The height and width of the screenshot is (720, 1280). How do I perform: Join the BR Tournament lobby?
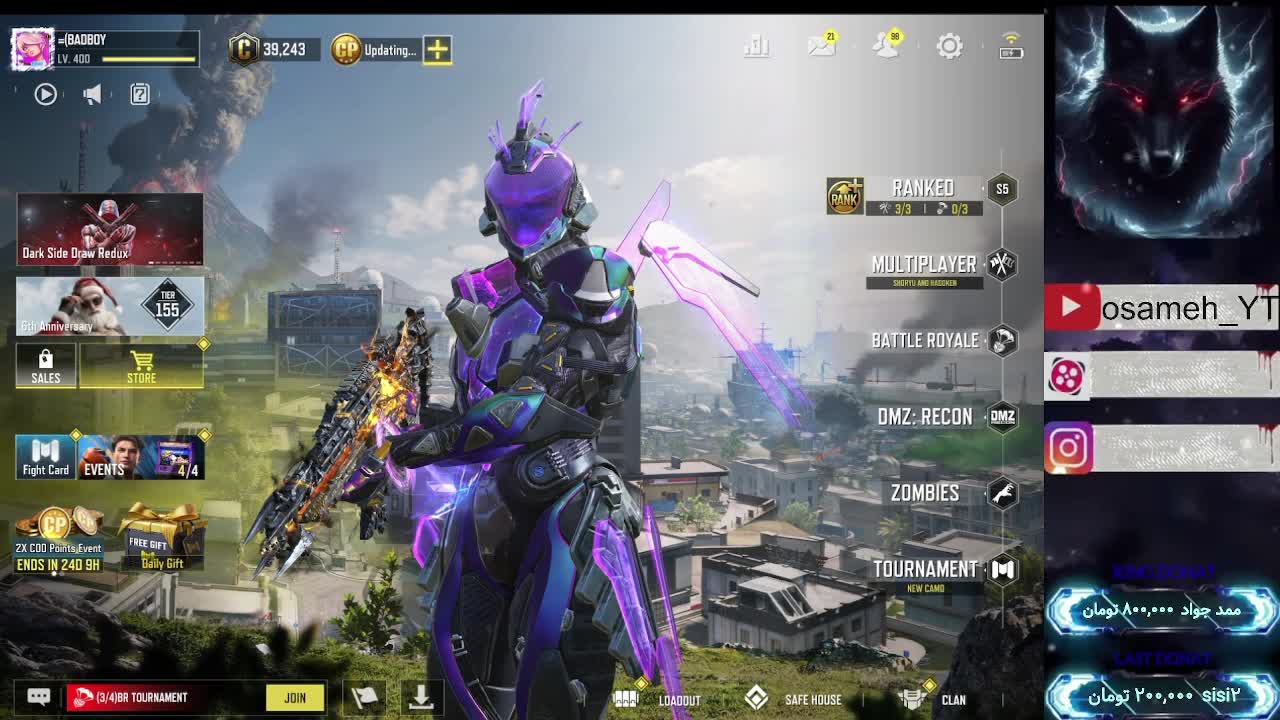[295, 698]
